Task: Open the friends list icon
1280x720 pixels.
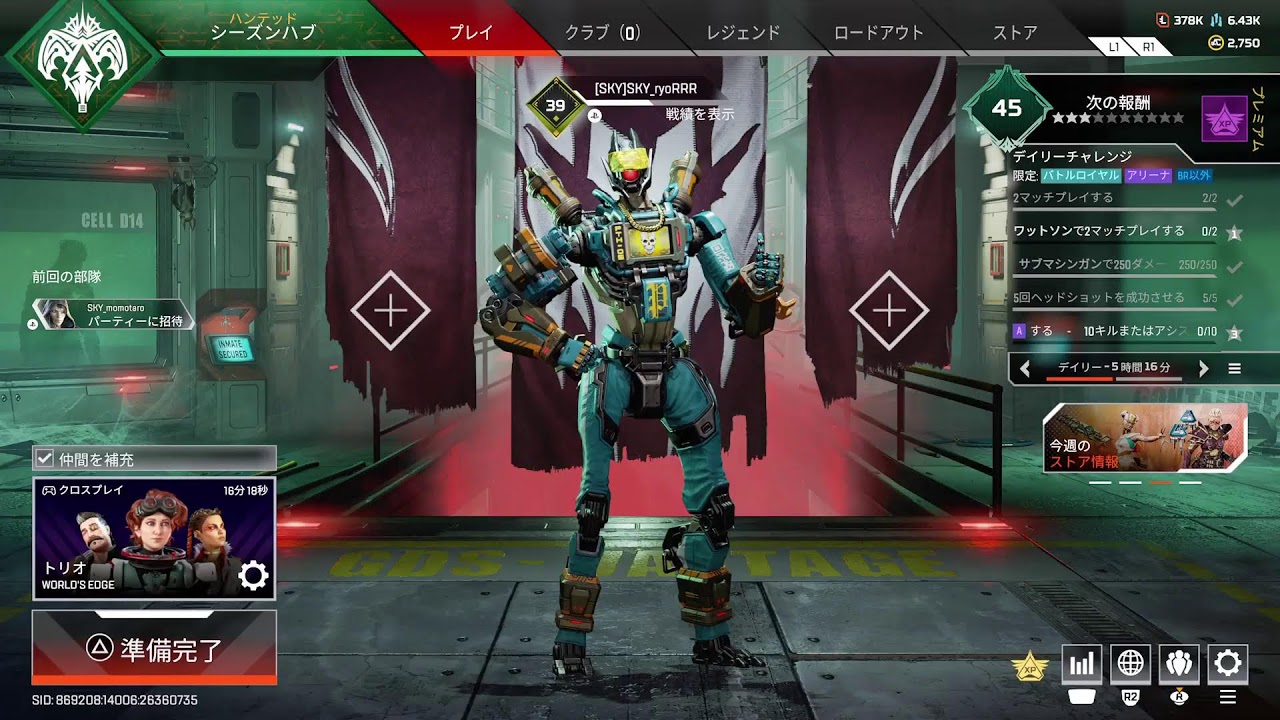Action: pyautogui.click(x=1178, y=663)
